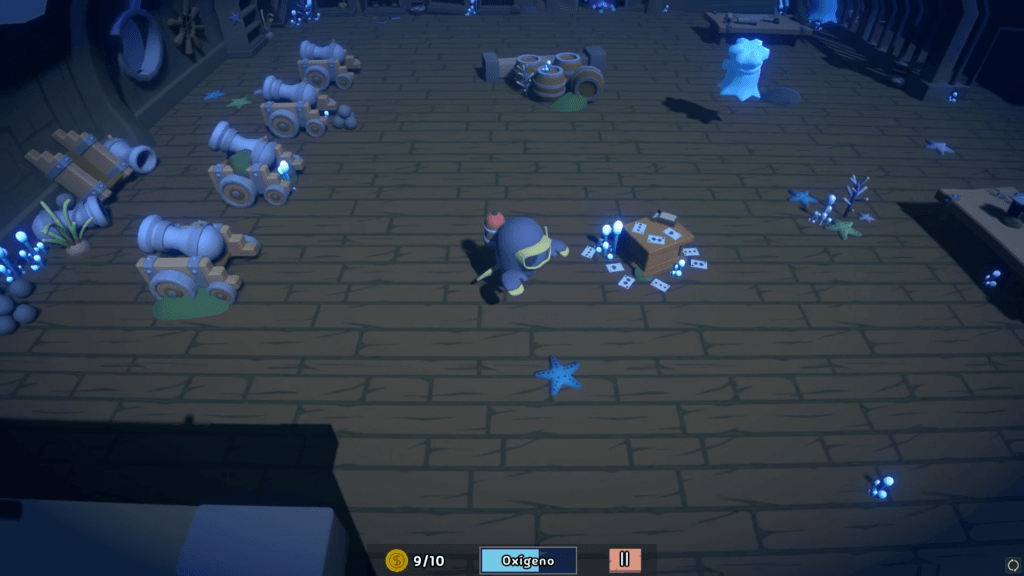Click the circular arrows refresh icon
The width and height of the screenshot is (1024, 576).
click(1012, 564)
